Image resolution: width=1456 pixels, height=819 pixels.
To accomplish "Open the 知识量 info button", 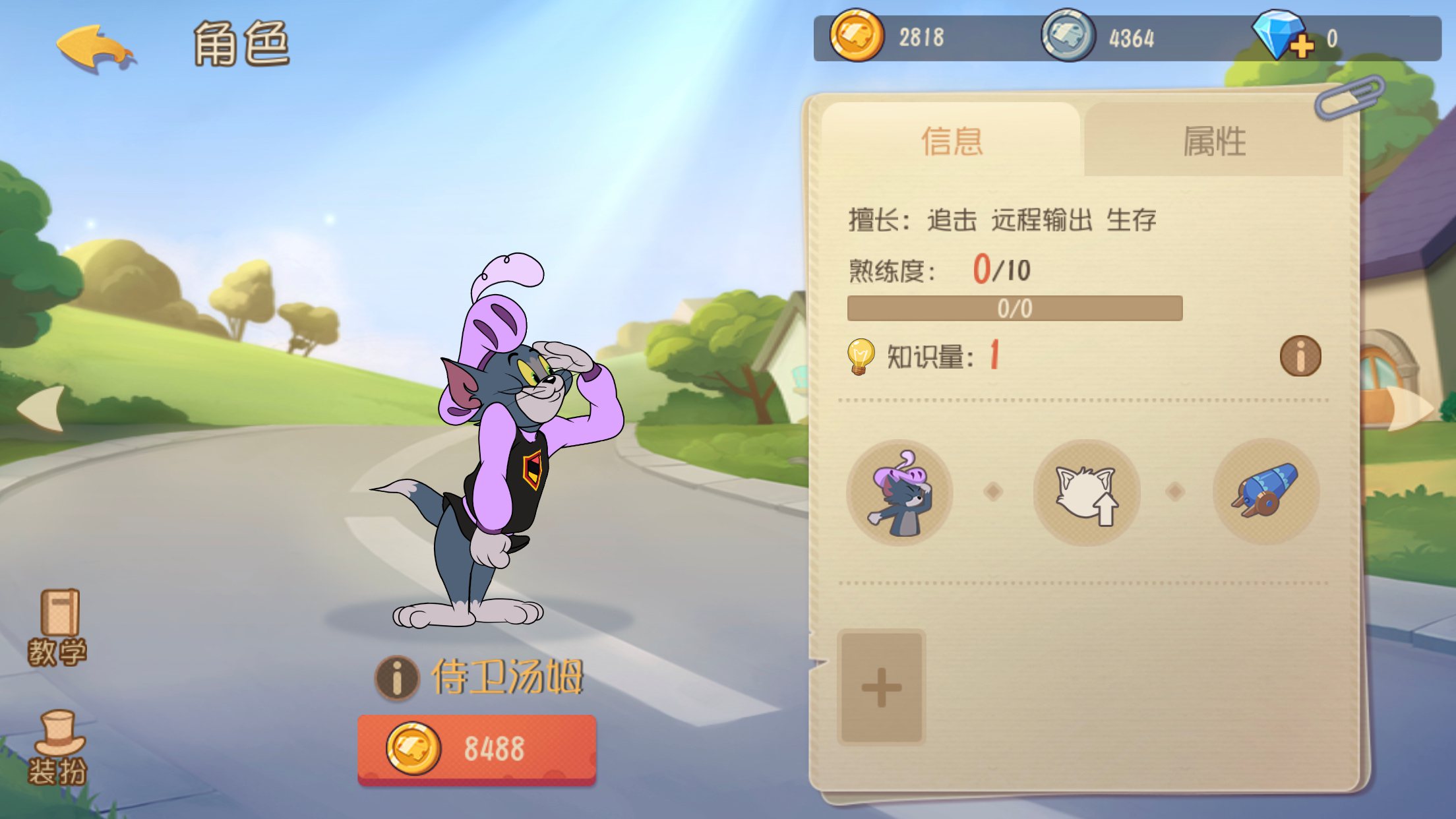I will pos(1300,357).
